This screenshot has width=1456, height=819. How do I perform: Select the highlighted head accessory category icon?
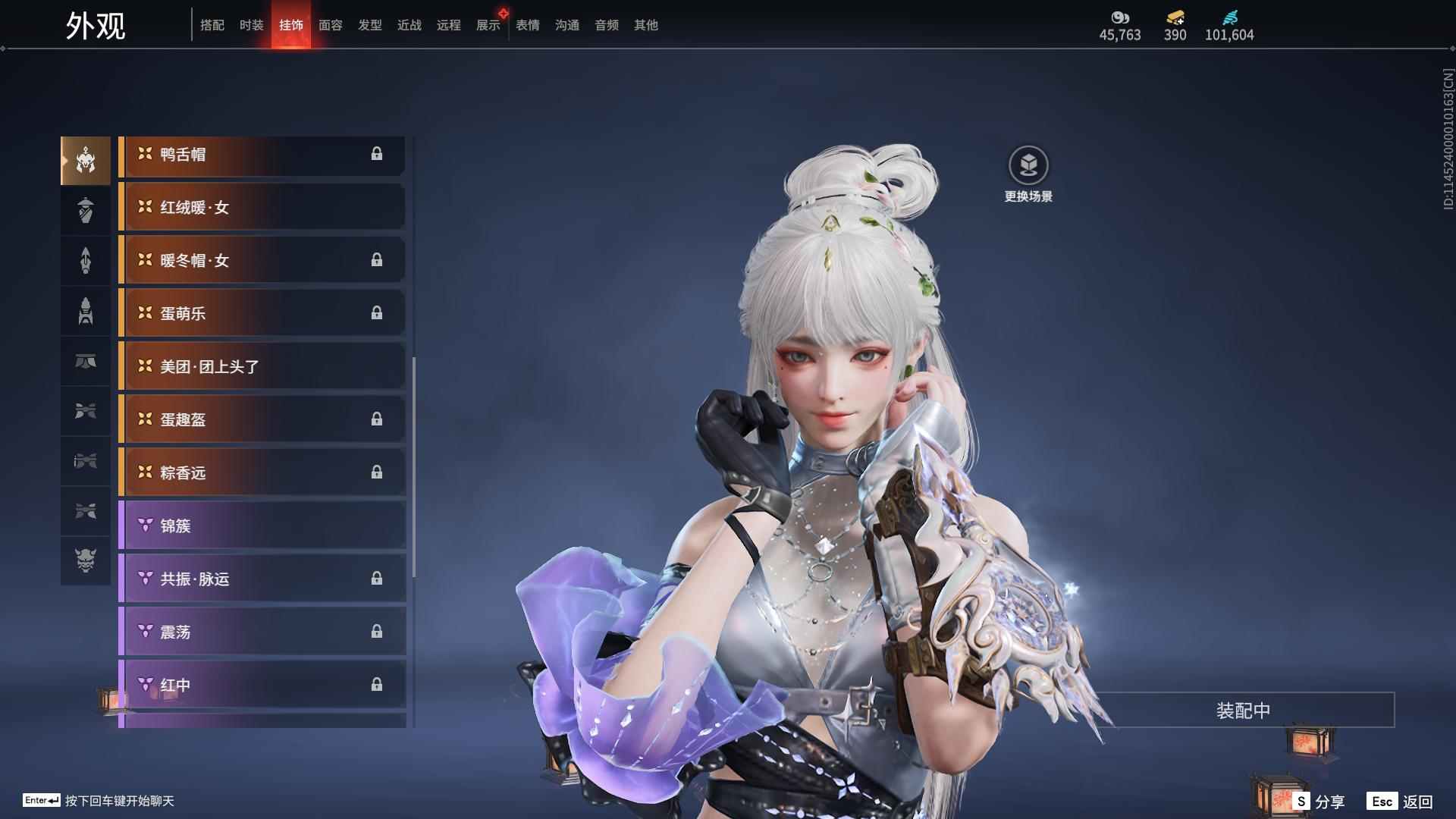(x=86, y=160)
